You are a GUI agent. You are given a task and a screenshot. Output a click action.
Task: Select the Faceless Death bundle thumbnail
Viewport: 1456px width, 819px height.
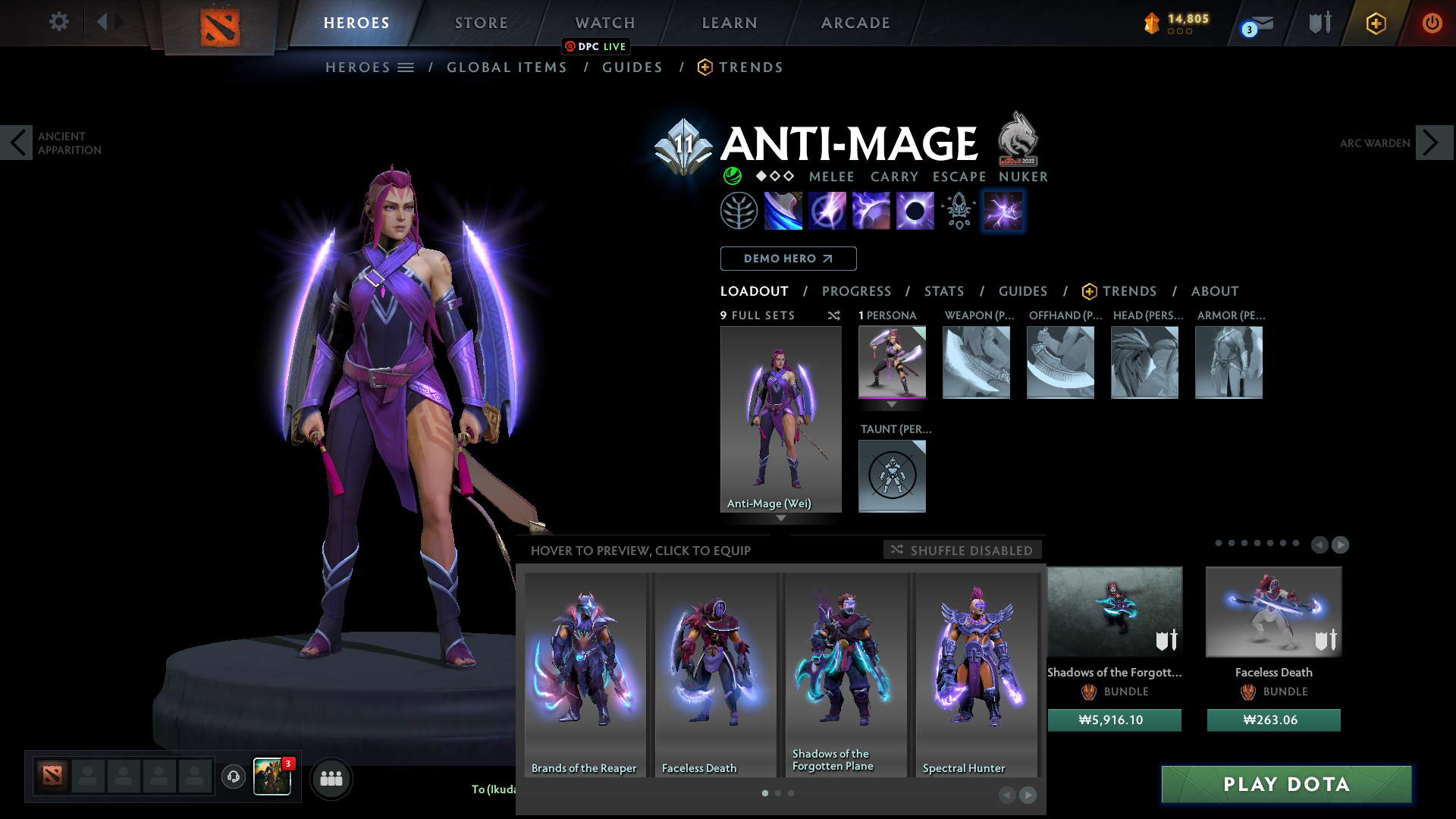pyautogui.click(x=1273, y=612)
